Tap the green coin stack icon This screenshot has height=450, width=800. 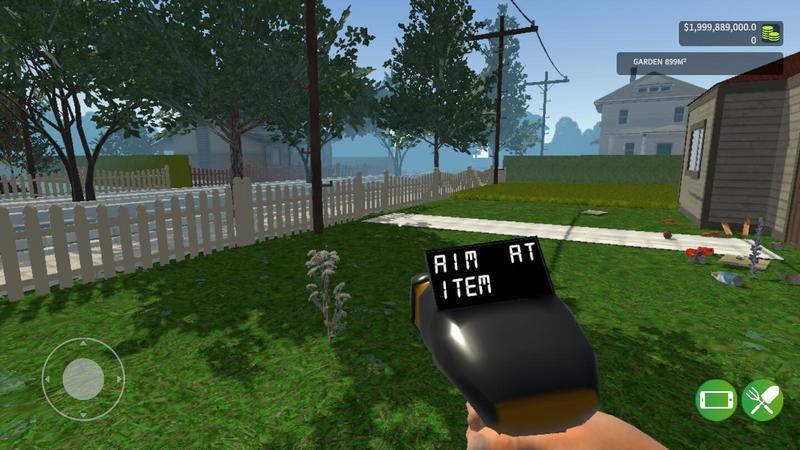click(771, 34)
